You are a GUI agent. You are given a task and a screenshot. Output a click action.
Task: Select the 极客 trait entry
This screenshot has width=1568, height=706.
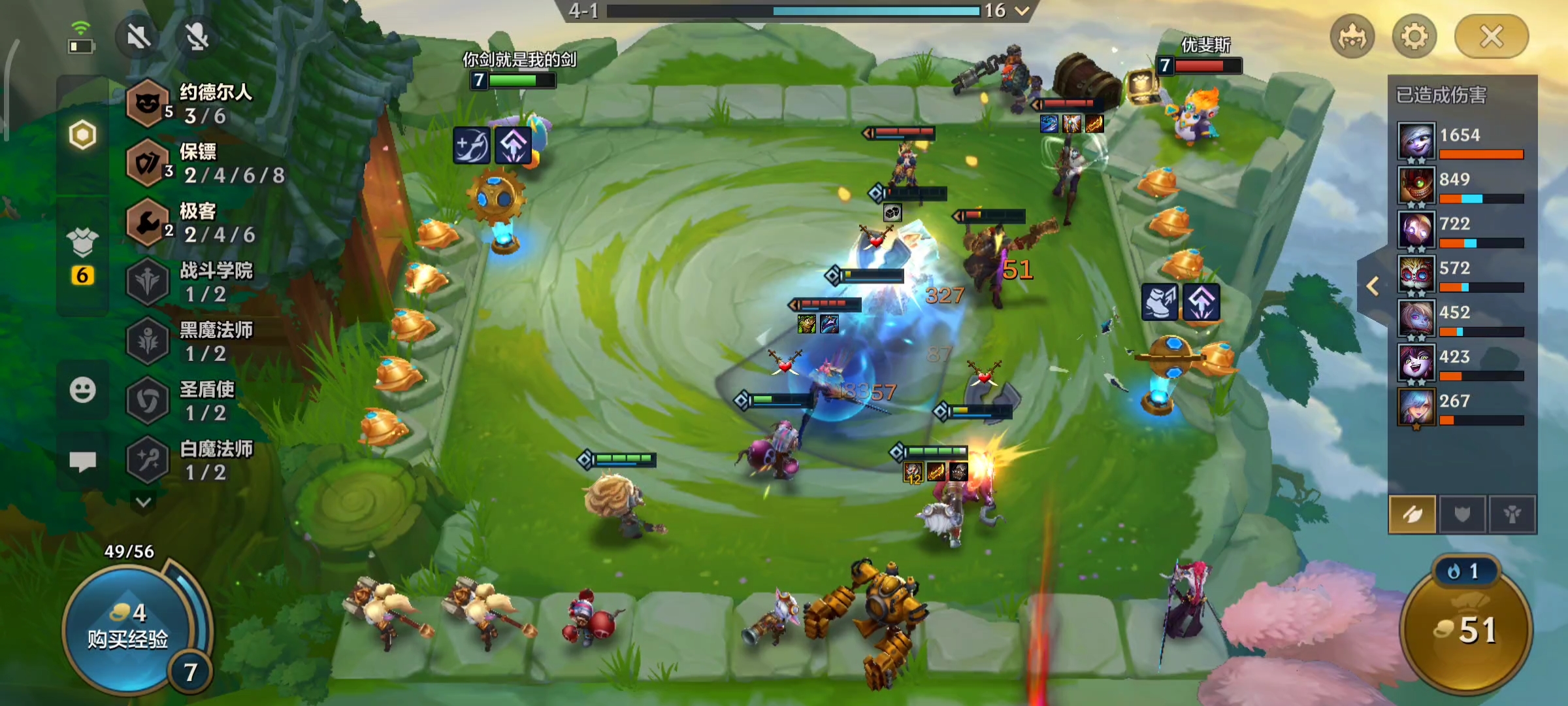(196, 223)
